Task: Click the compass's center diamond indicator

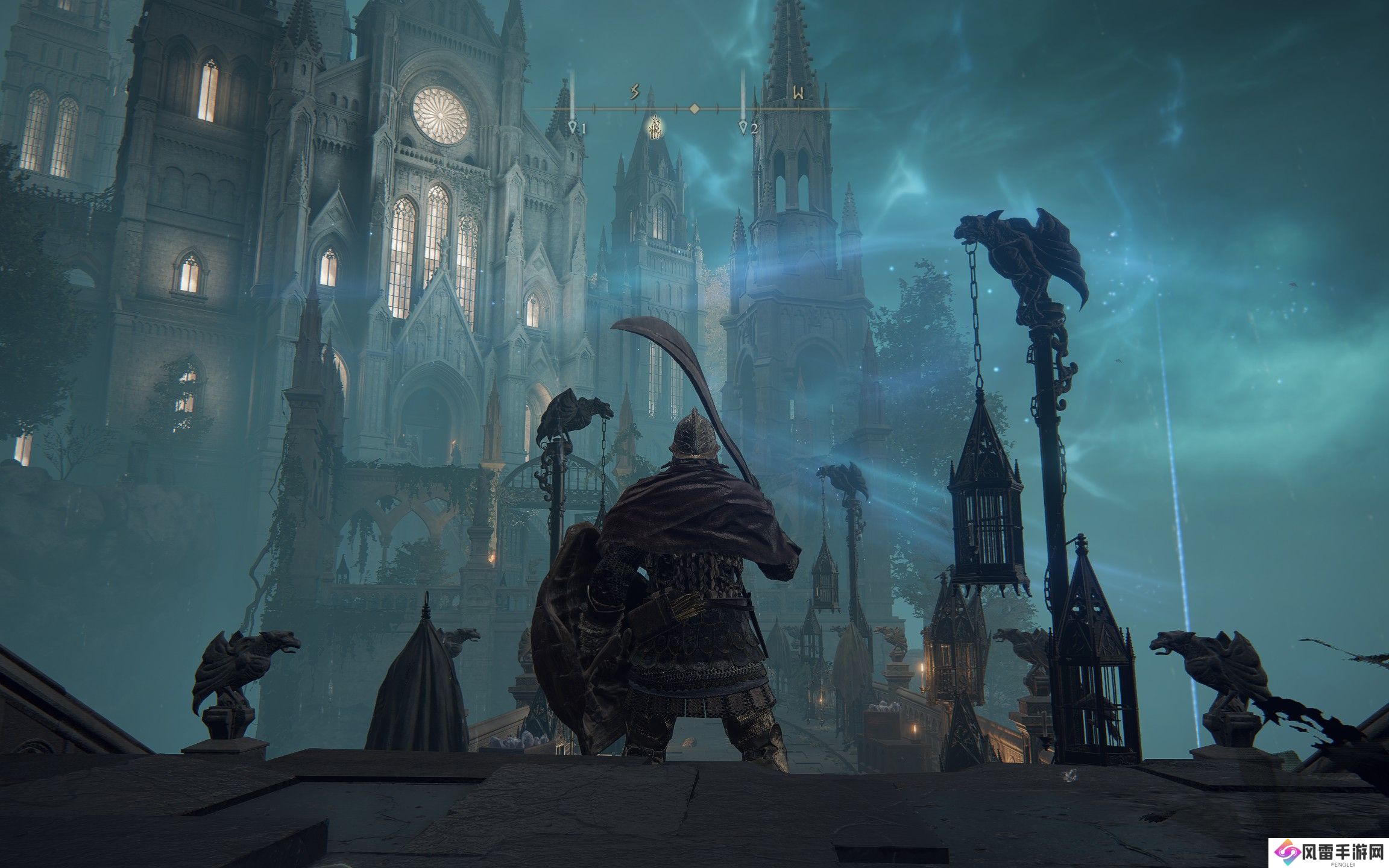Action: click(x=694, y=108)
